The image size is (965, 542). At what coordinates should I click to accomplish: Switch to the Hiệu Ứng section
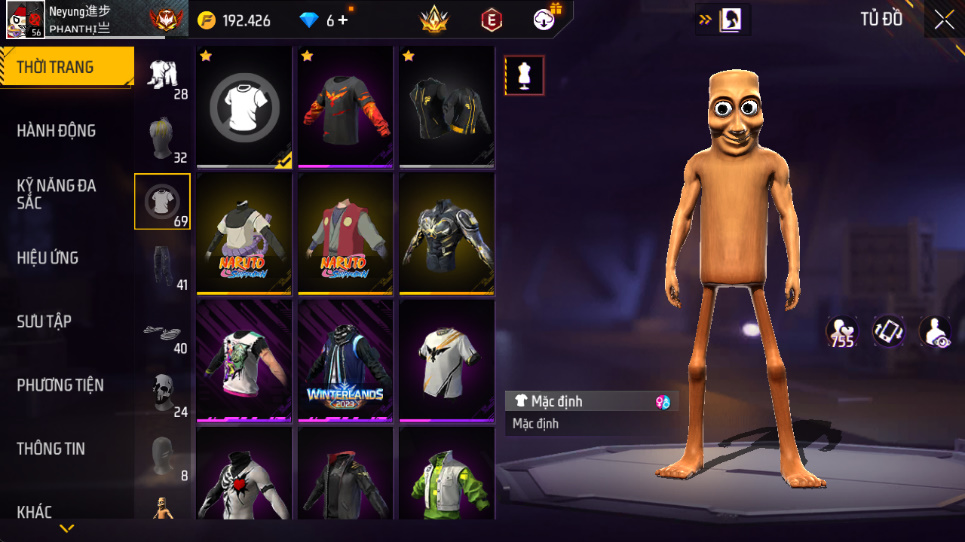tap(48, 258)
